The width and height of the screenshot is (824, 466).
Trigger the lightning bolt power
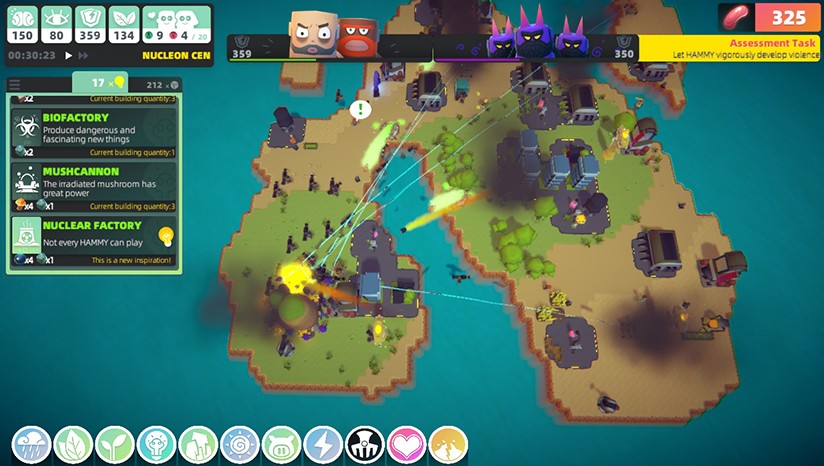pos(323,445)
